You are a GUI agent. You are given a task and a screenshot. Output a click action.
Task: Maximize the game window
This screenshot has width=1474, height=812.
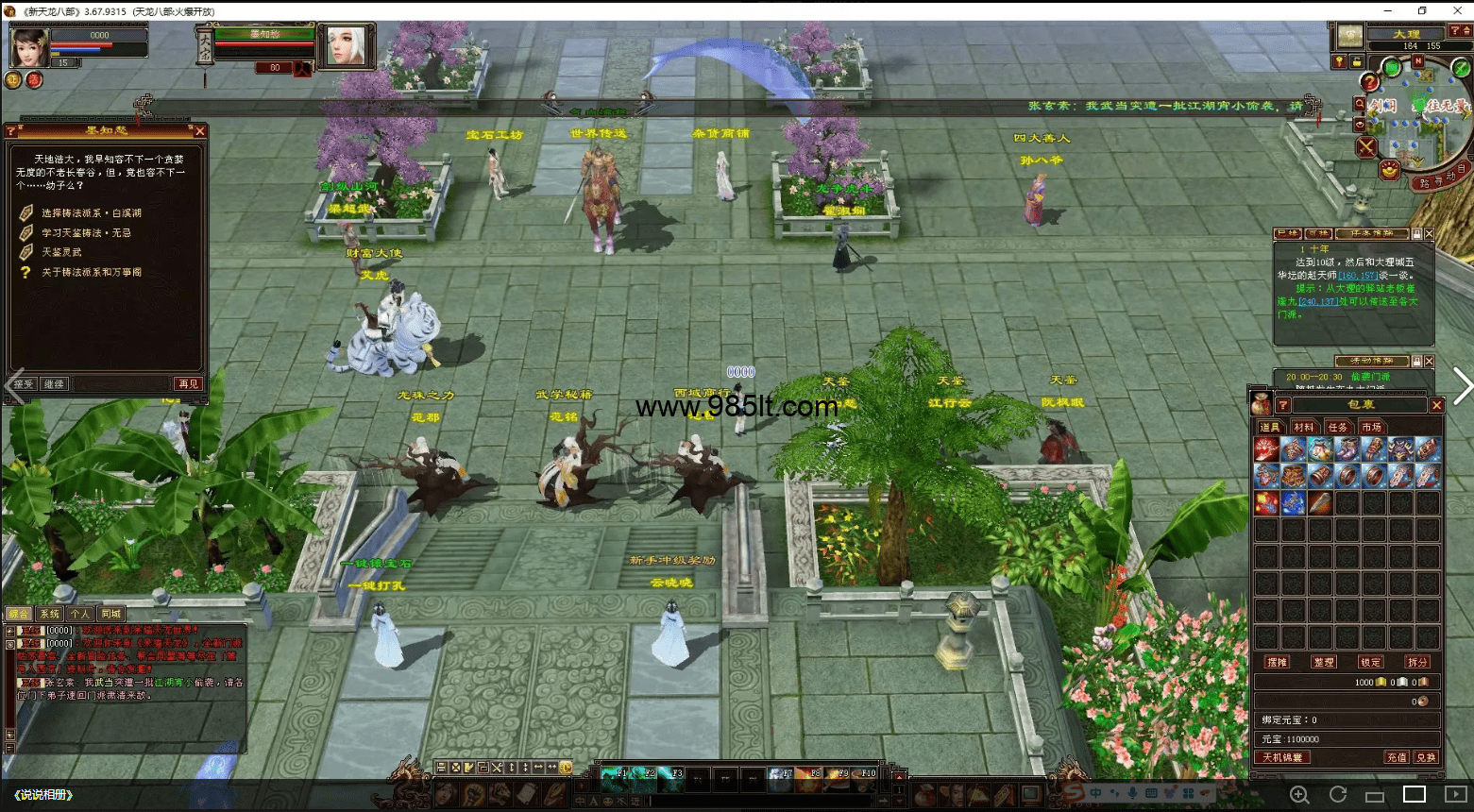pos(1422,10)
